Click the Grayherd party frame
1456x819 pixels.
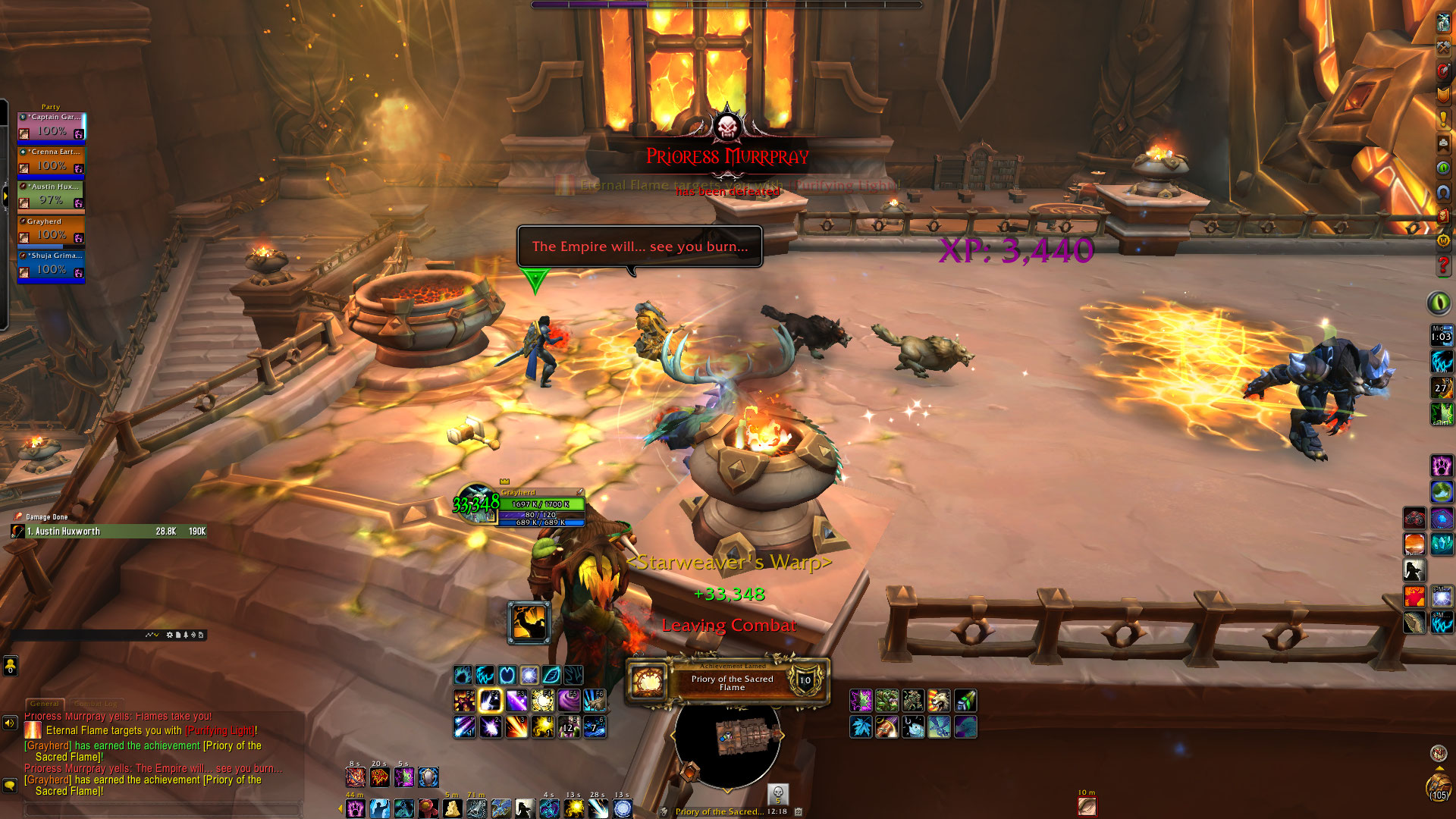pyautogui.click(x=52, y=231)
